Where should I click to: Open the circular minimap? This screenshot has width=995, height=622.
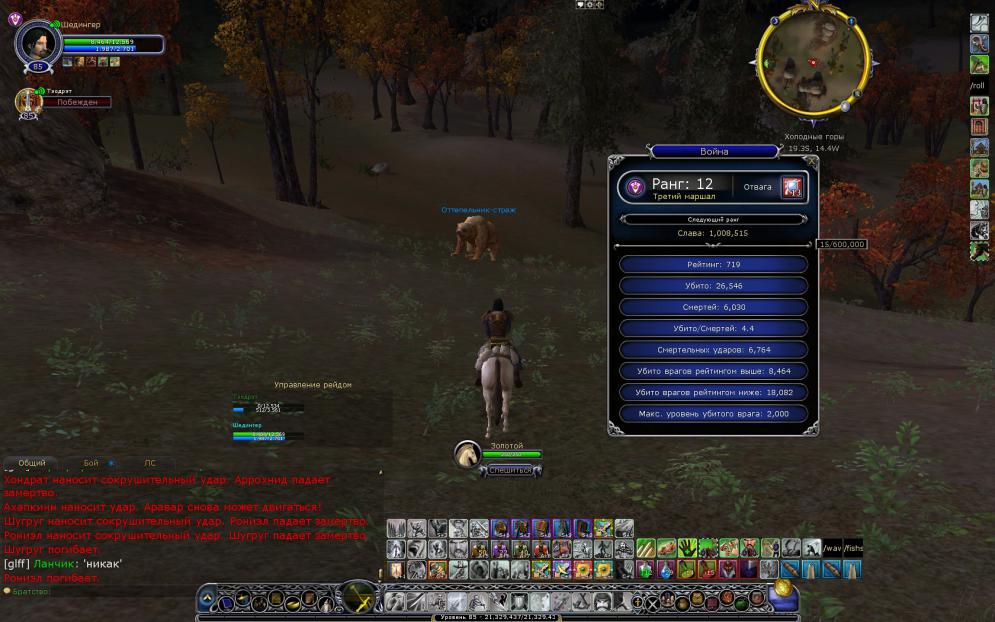pyautogui.click(x=811, y=62)
